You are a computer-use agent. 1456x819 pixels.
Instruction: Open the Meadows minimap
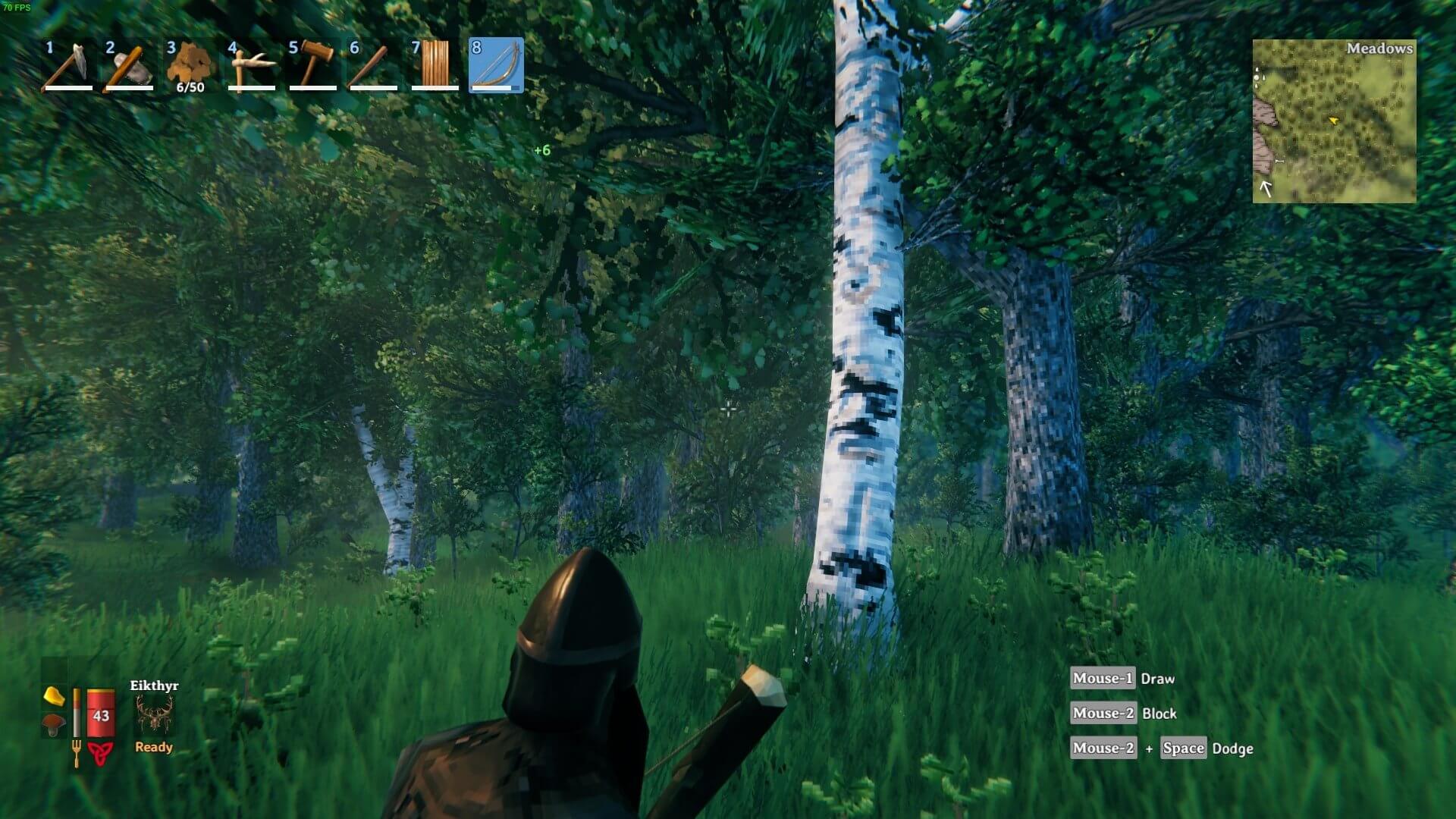pyautogui.click(x=1334, y=121)
